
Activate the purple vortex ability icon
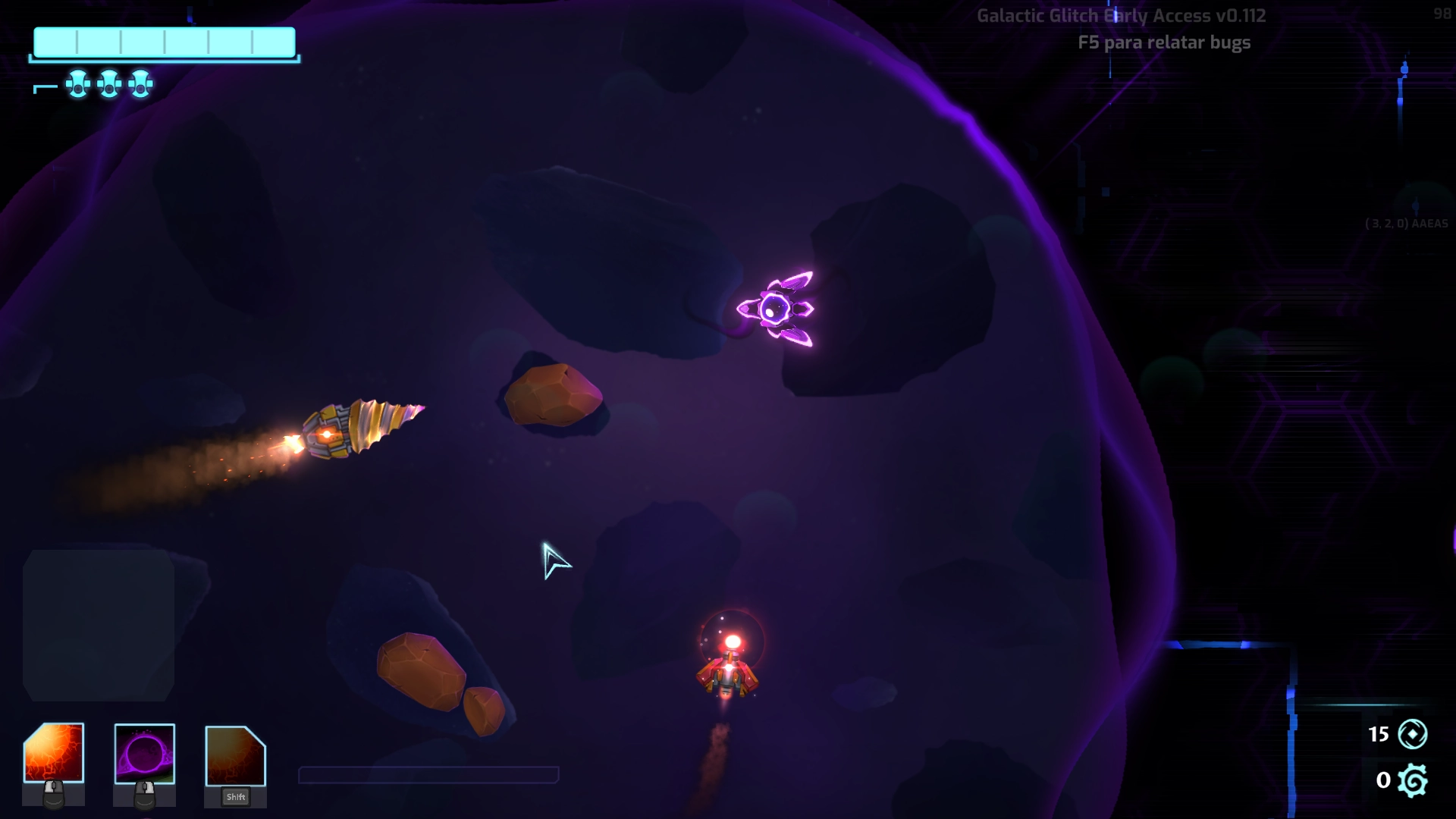coord(145,754)
